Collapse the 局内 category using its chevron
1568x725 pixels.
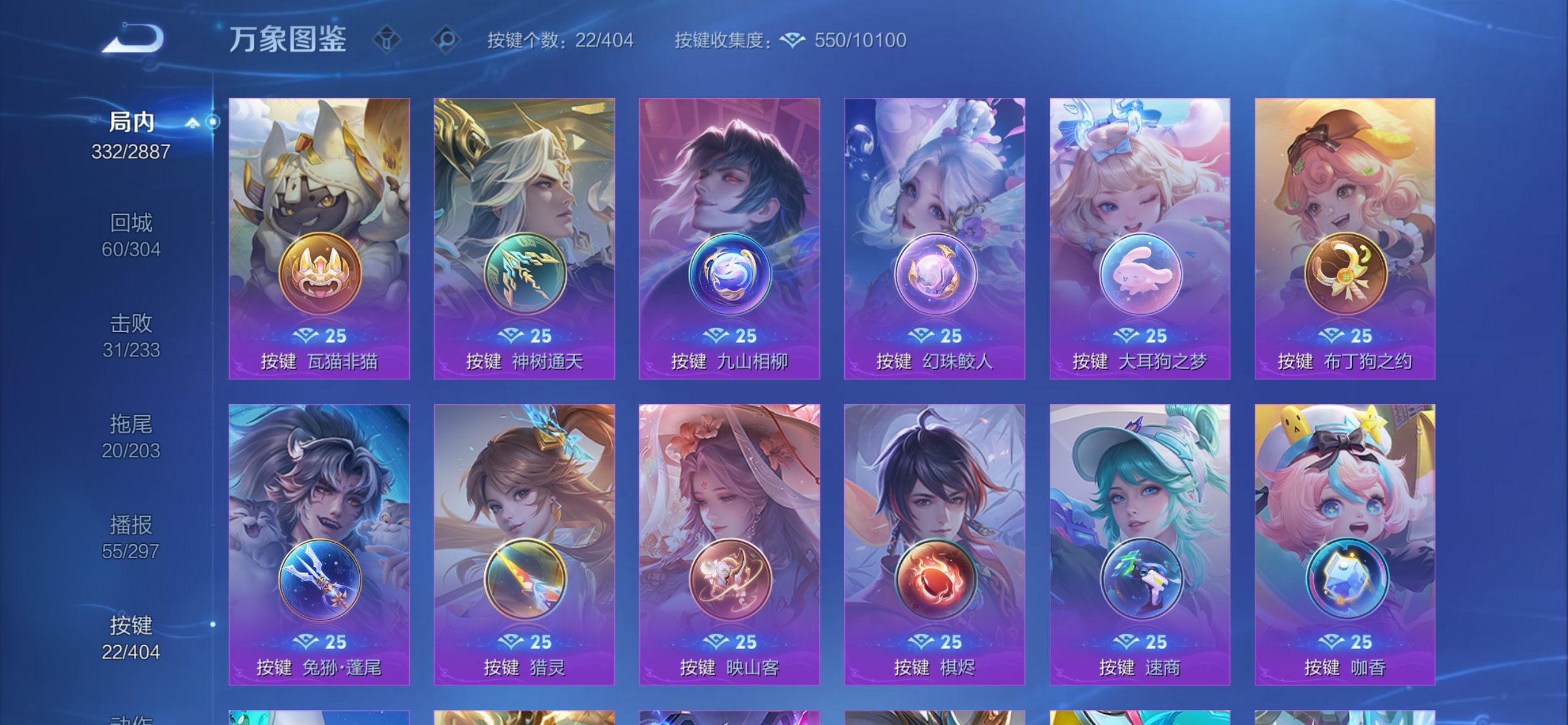pos(194,121)
